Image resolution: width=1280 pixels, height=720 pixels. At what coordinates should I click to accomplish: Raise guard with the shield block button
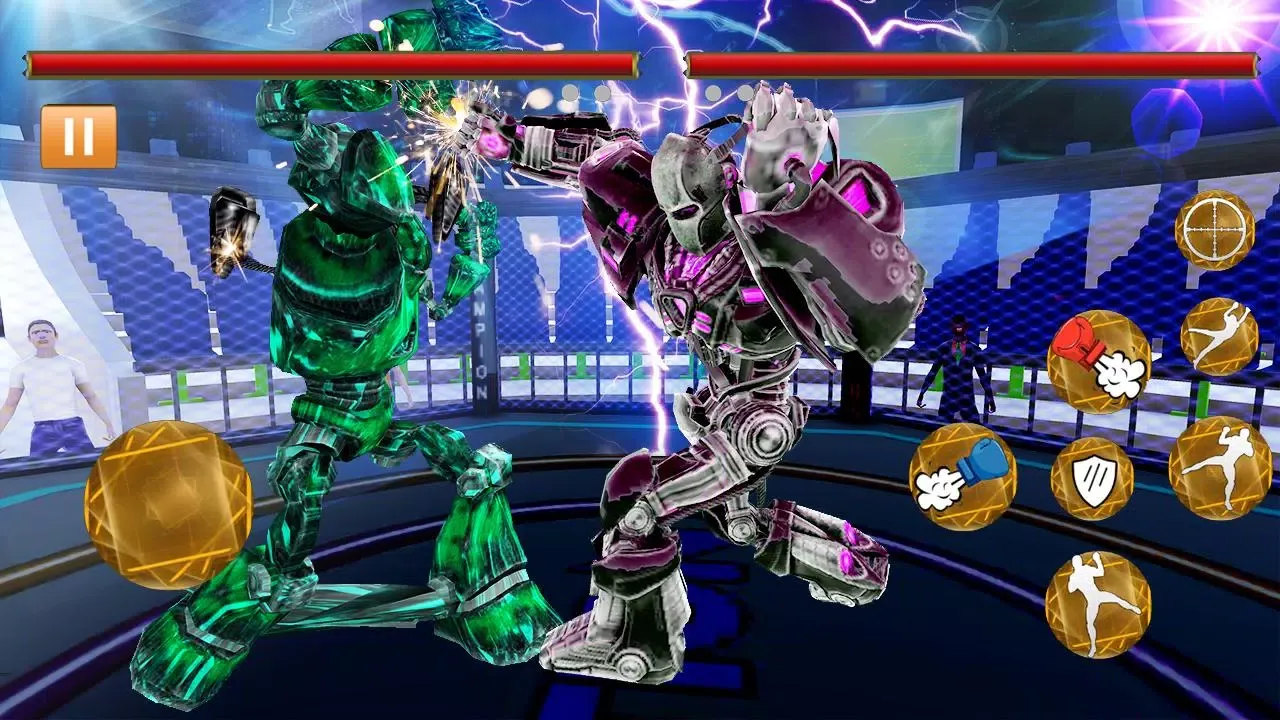pos(1091,478)
